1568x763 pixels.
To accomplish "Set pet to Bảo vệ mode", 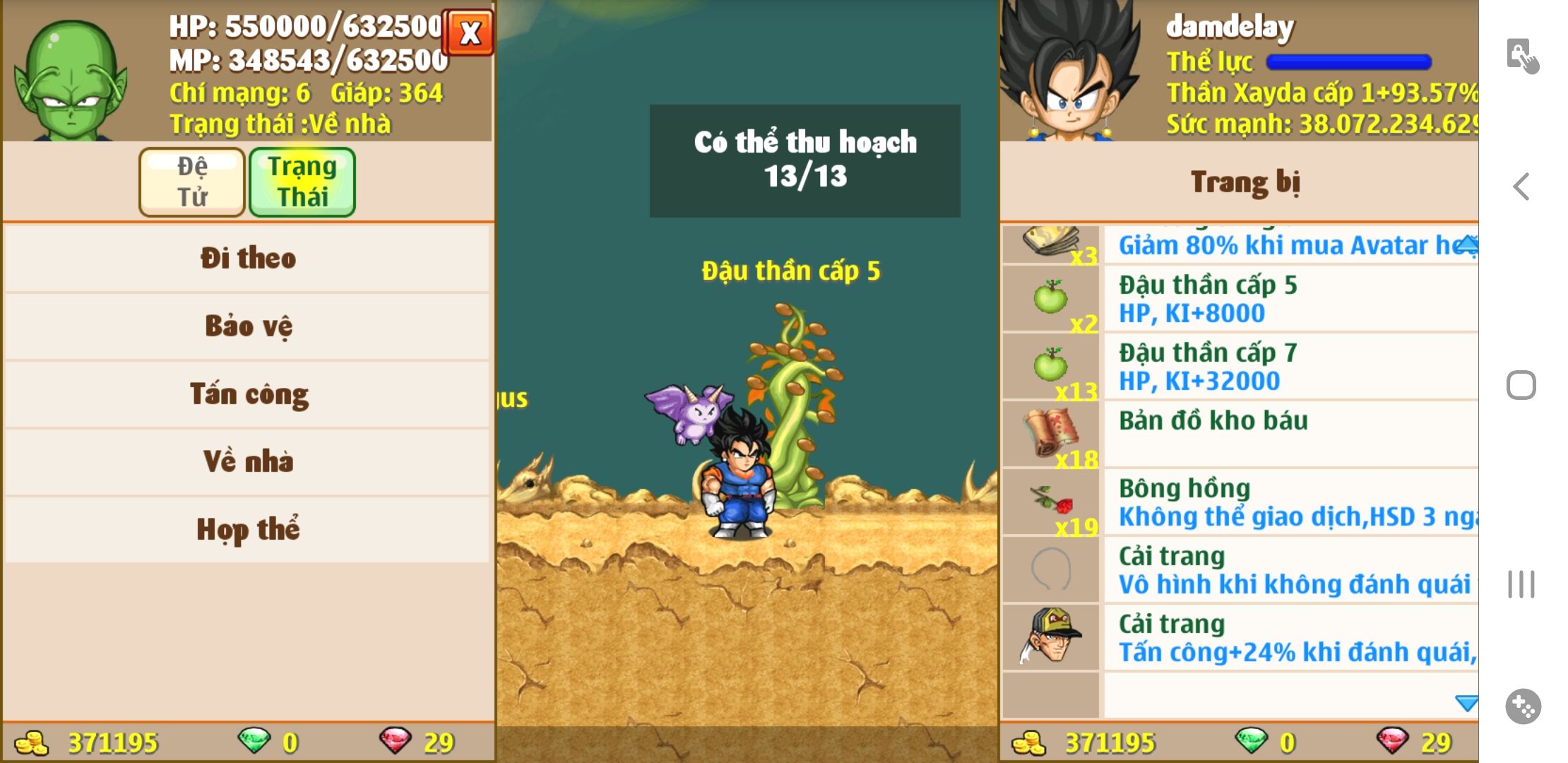I will coord(247,326).
